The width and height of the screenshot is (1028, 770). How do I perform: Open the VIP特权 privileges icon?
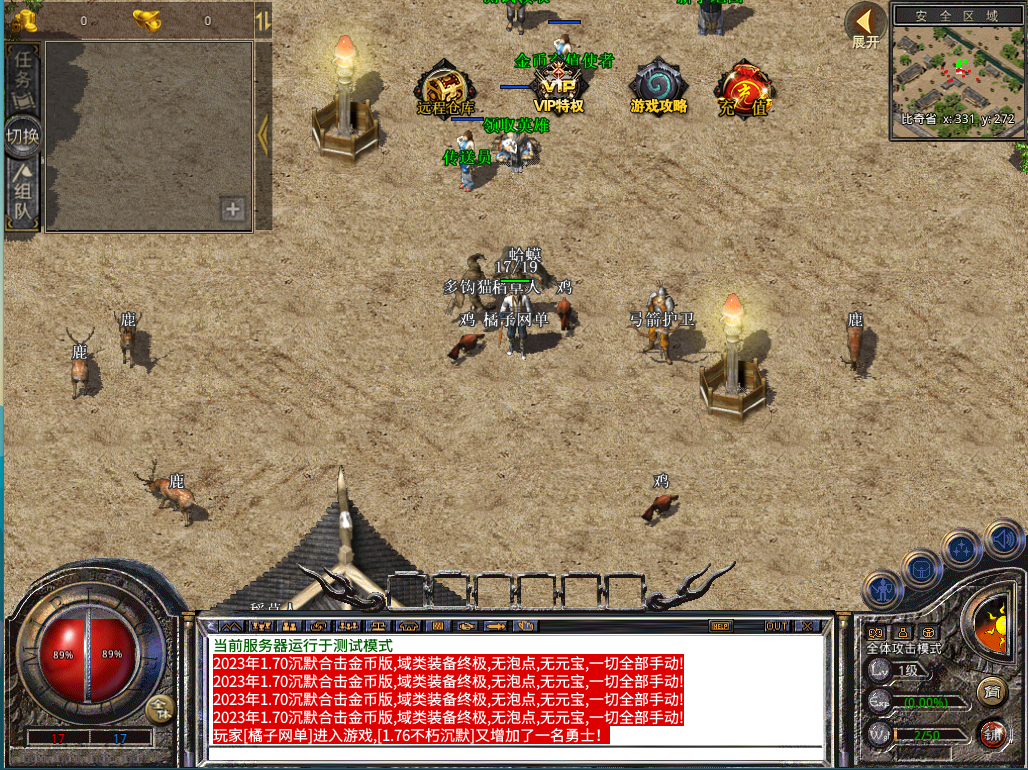pyautogui.click(x=557, y=84)
